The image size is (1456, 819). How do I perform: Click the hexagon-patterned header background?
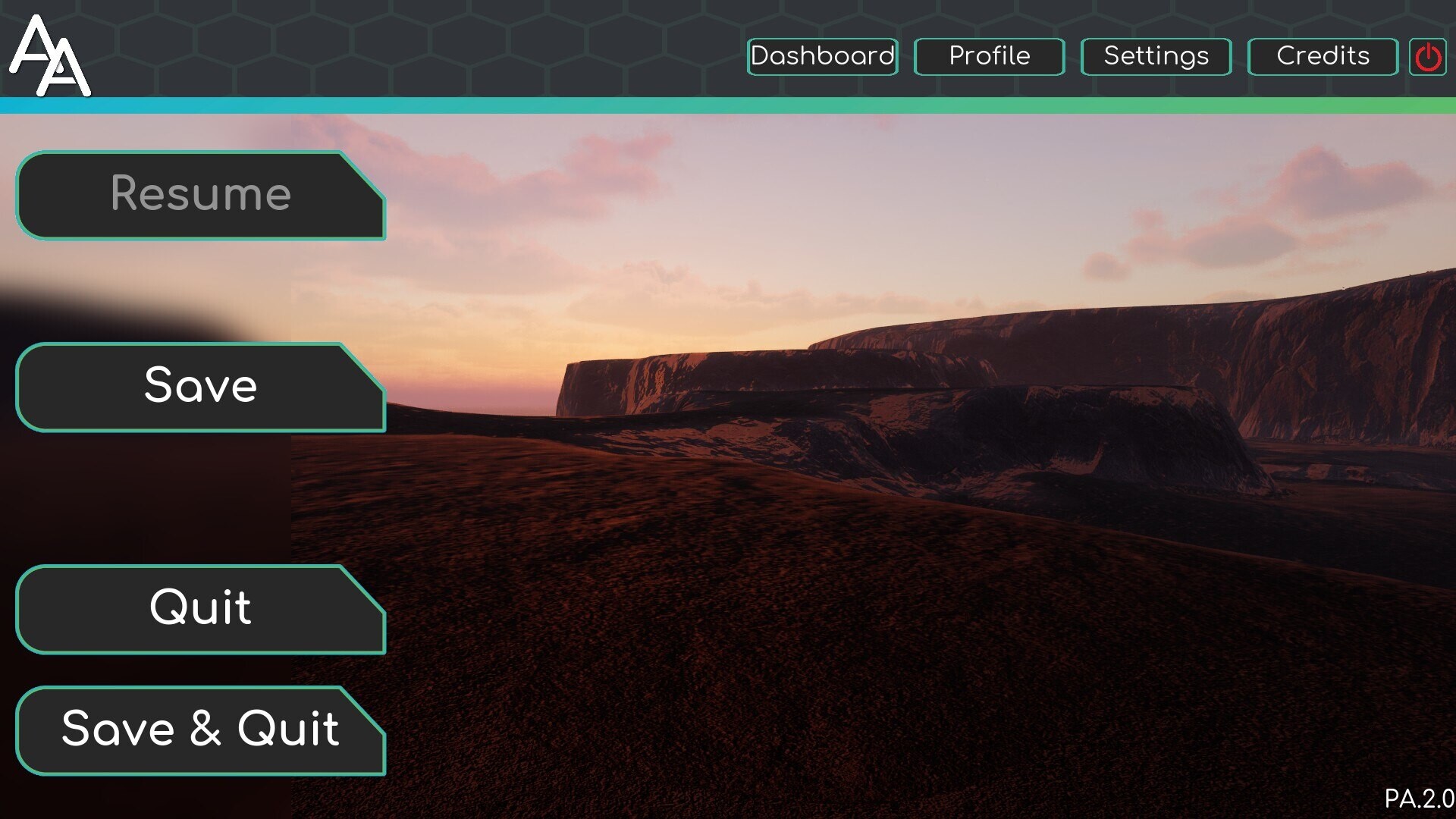(455, 45)
